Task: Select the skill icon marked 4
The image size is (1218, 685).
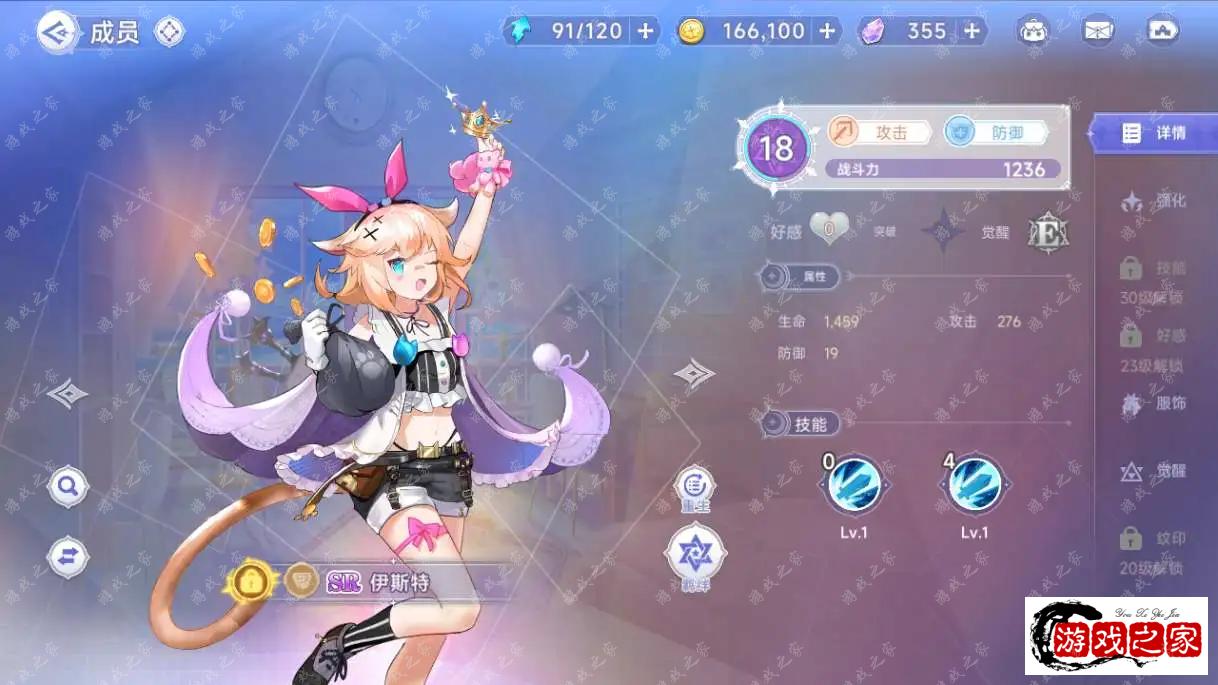Action: (x=974, y=486)
